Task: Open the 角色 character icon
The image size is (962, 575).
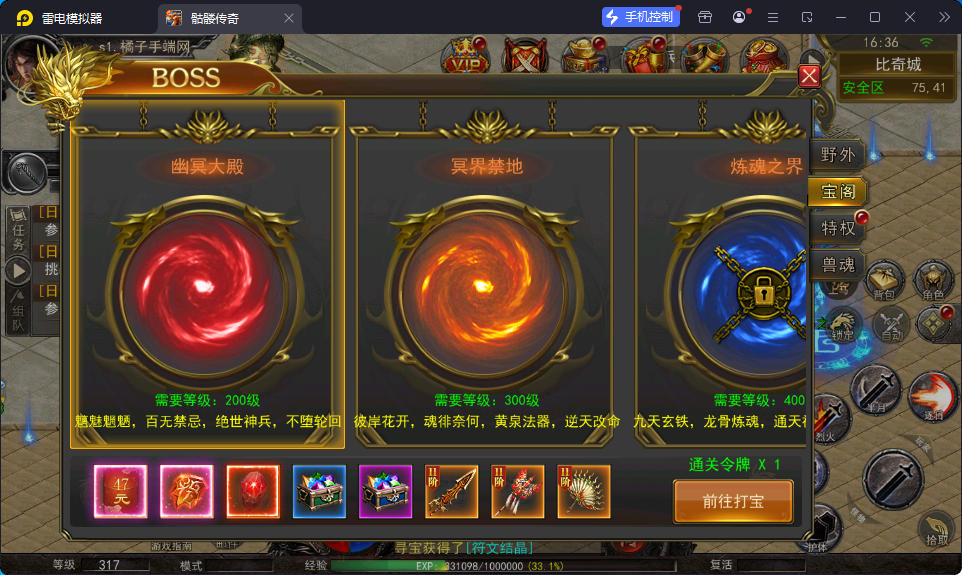Action: (x=934, y=282)
